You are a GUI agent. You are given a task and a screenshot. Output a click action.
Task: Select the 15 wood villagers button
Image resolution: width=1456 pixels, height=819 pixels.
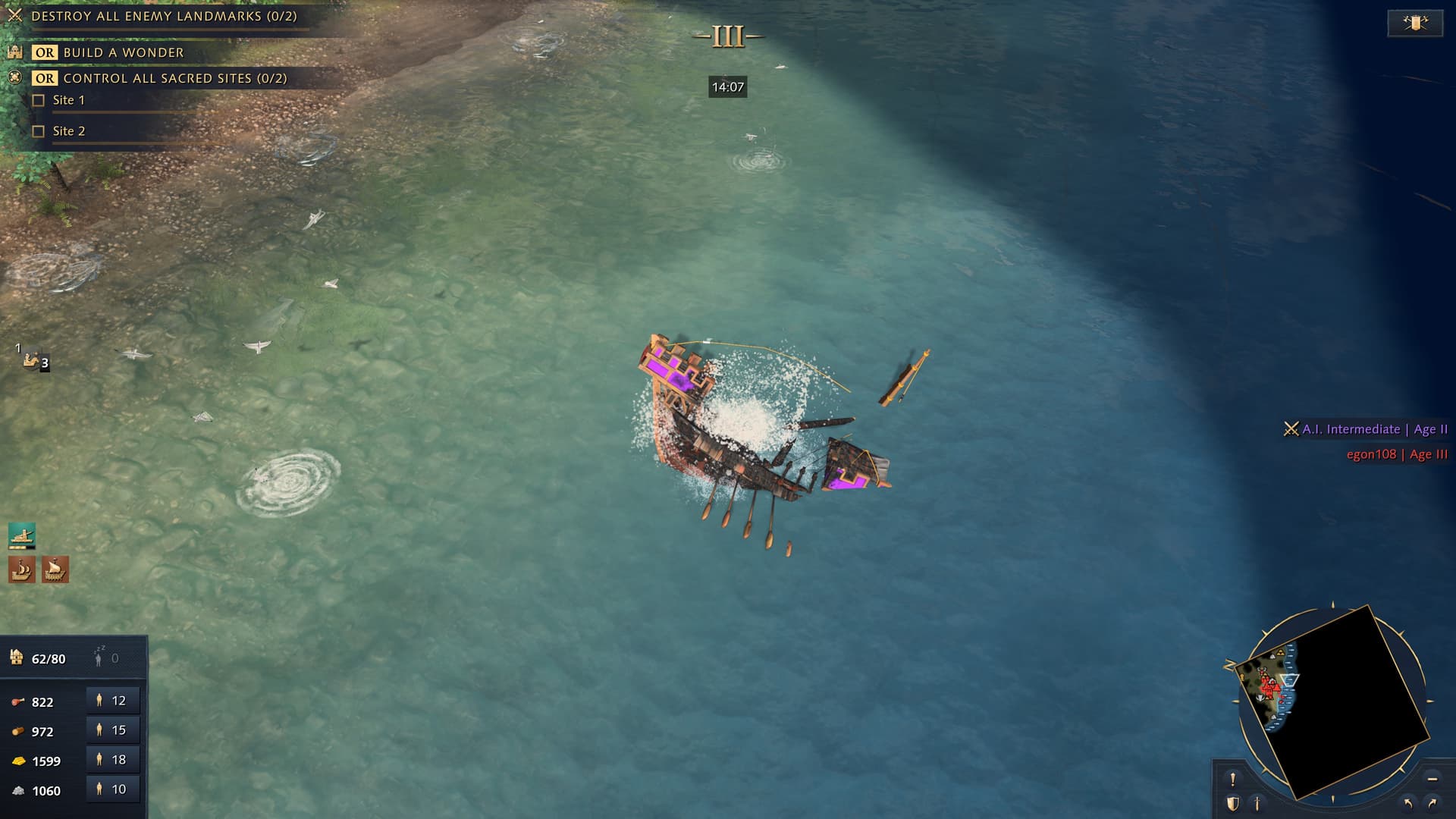click(112, 730)
